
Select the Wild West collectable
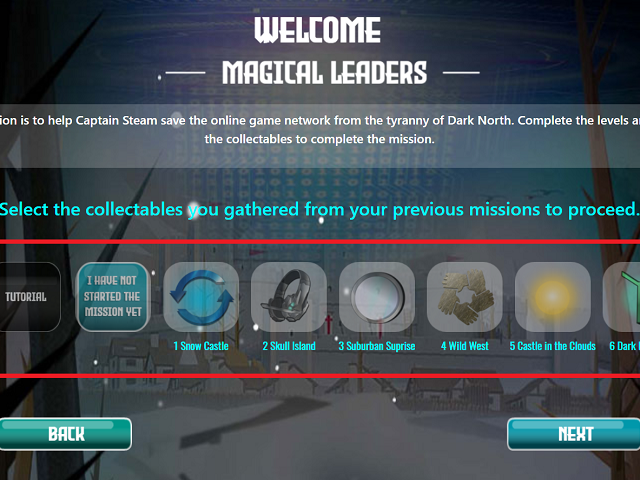click(x=465, y=297)
